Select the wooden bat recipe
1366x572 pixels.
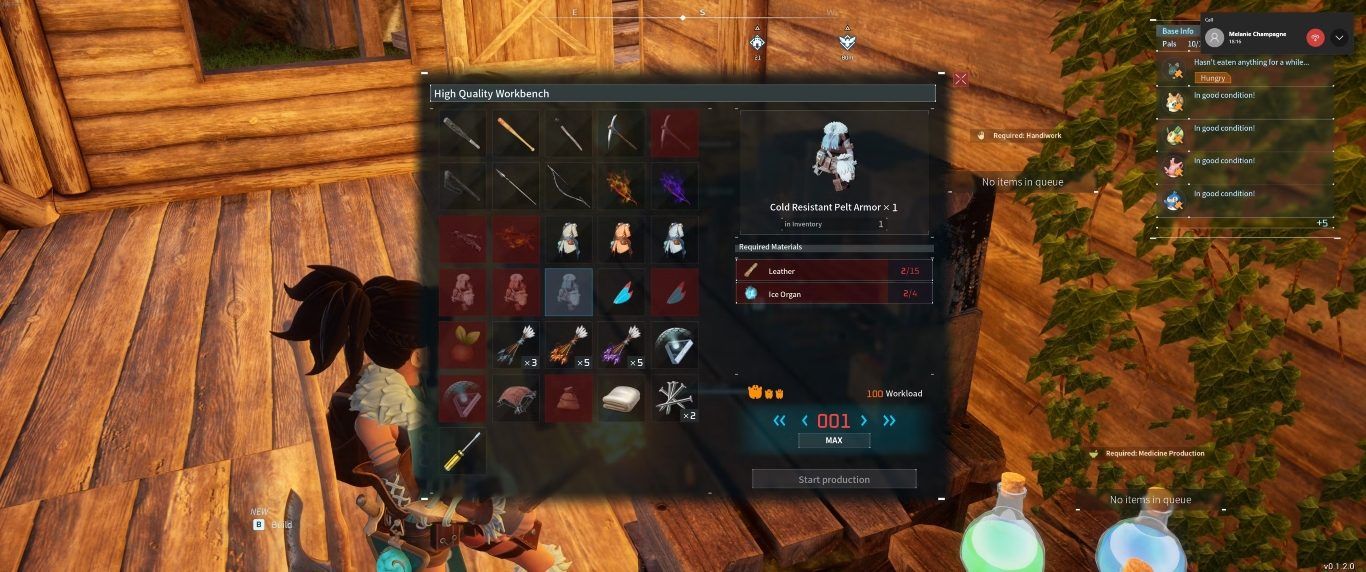coord(516,133)
